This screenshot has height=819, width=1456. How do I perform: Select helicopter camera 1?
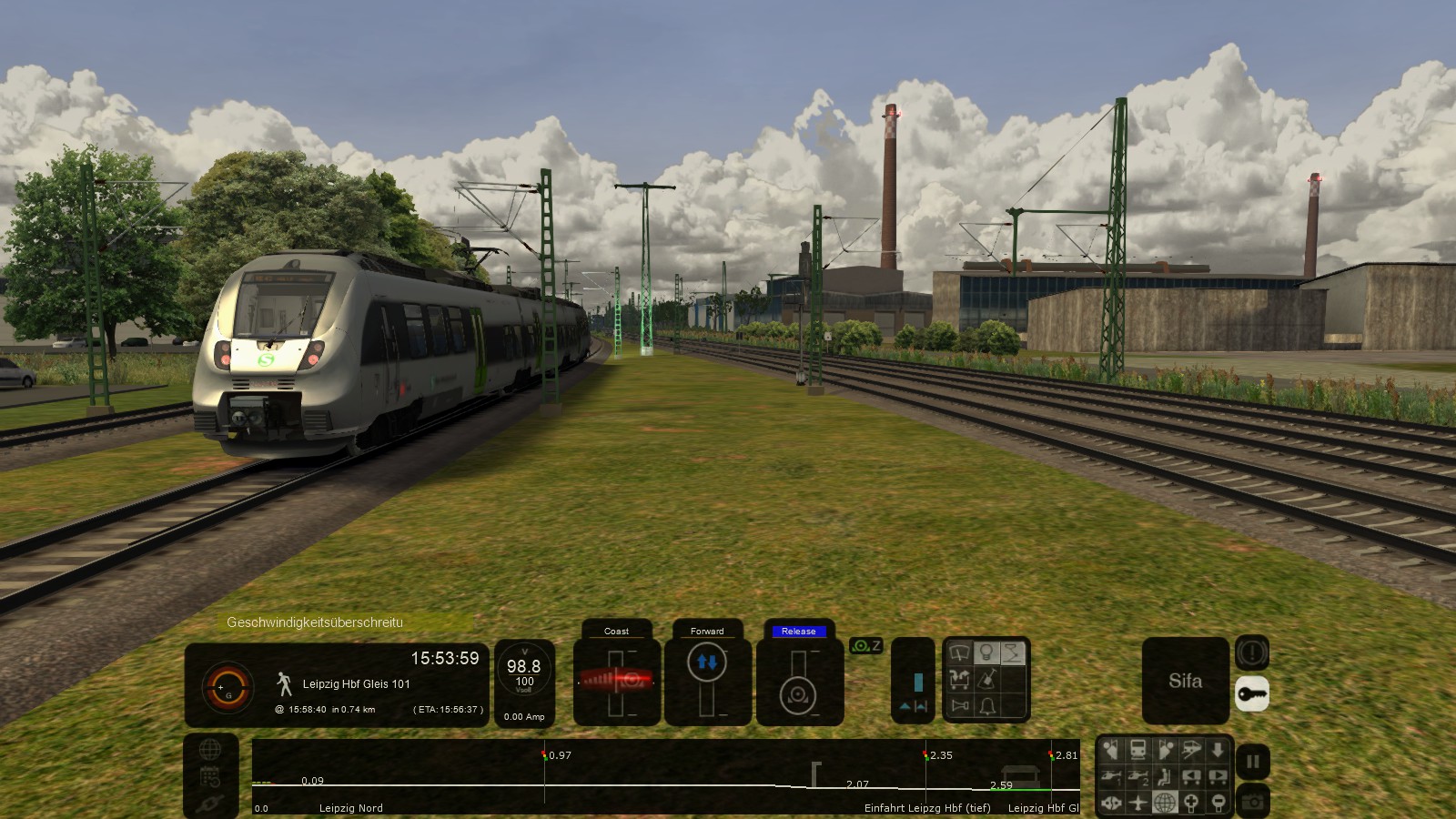tap(1111, 776)
